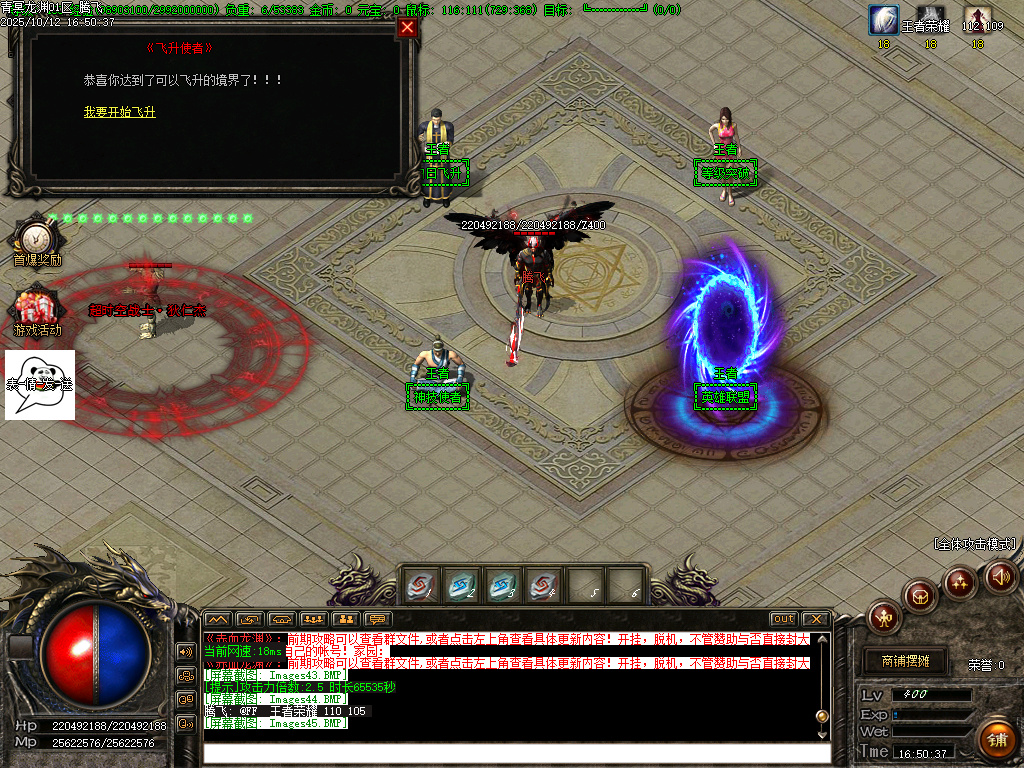This screenshot has width=1024, height=768.
Task: Close the chat window with X
Action: (x=815, y=619)
